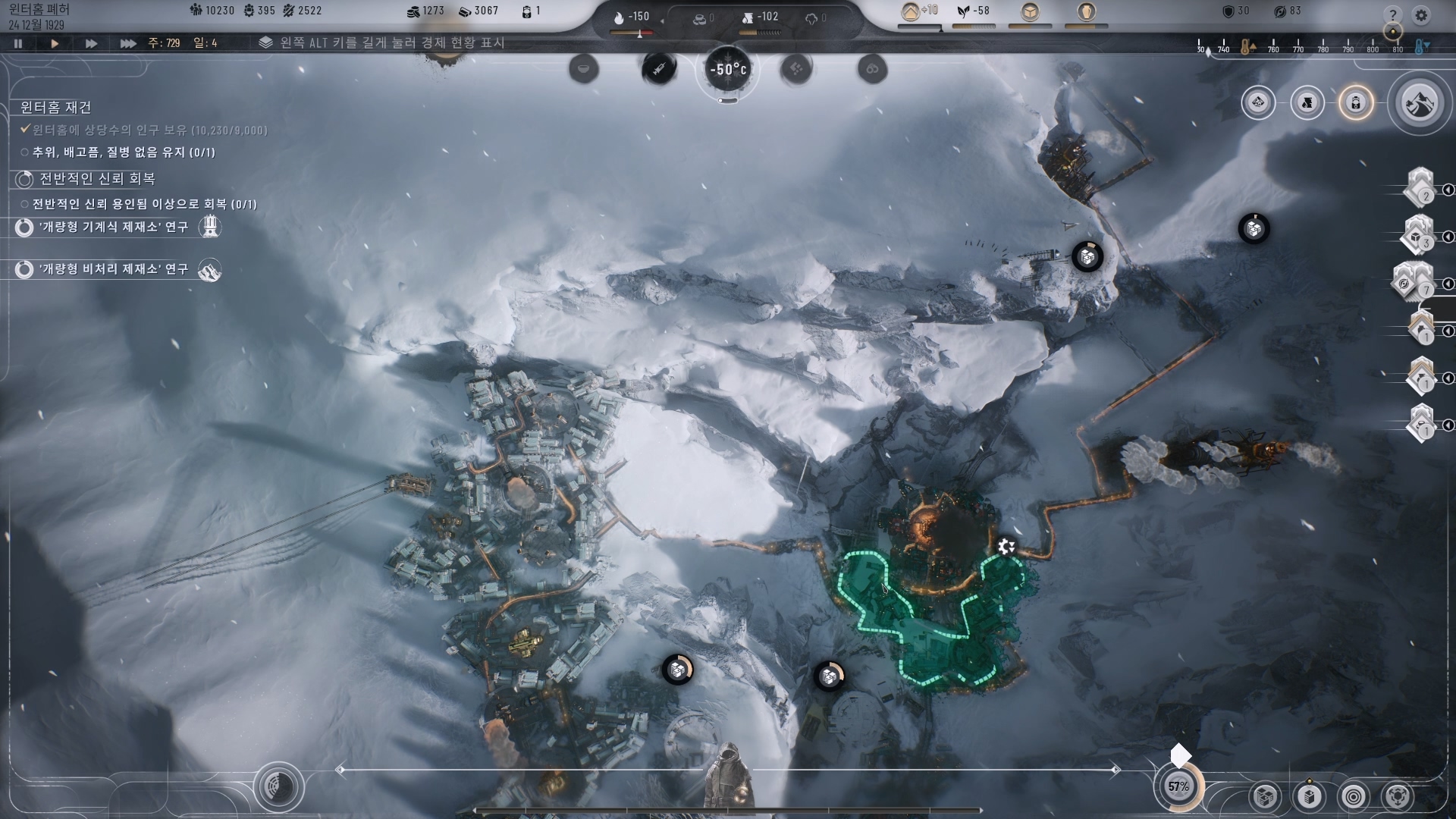Select the oil barrel round button

click(x=1307, y=102)
